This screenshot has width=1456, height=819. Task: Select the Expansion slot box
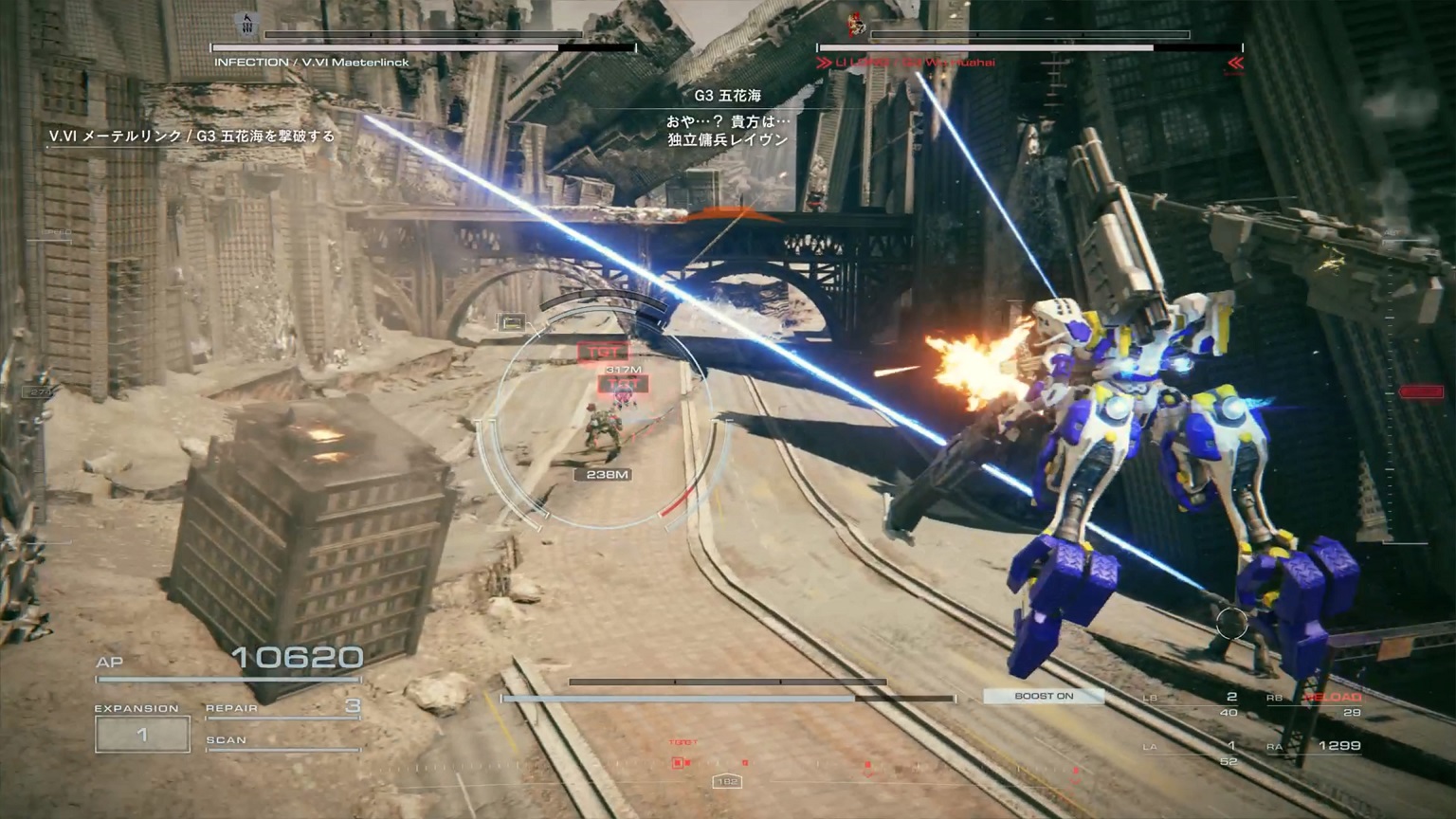pyautogui.click(x=142, y=735)
